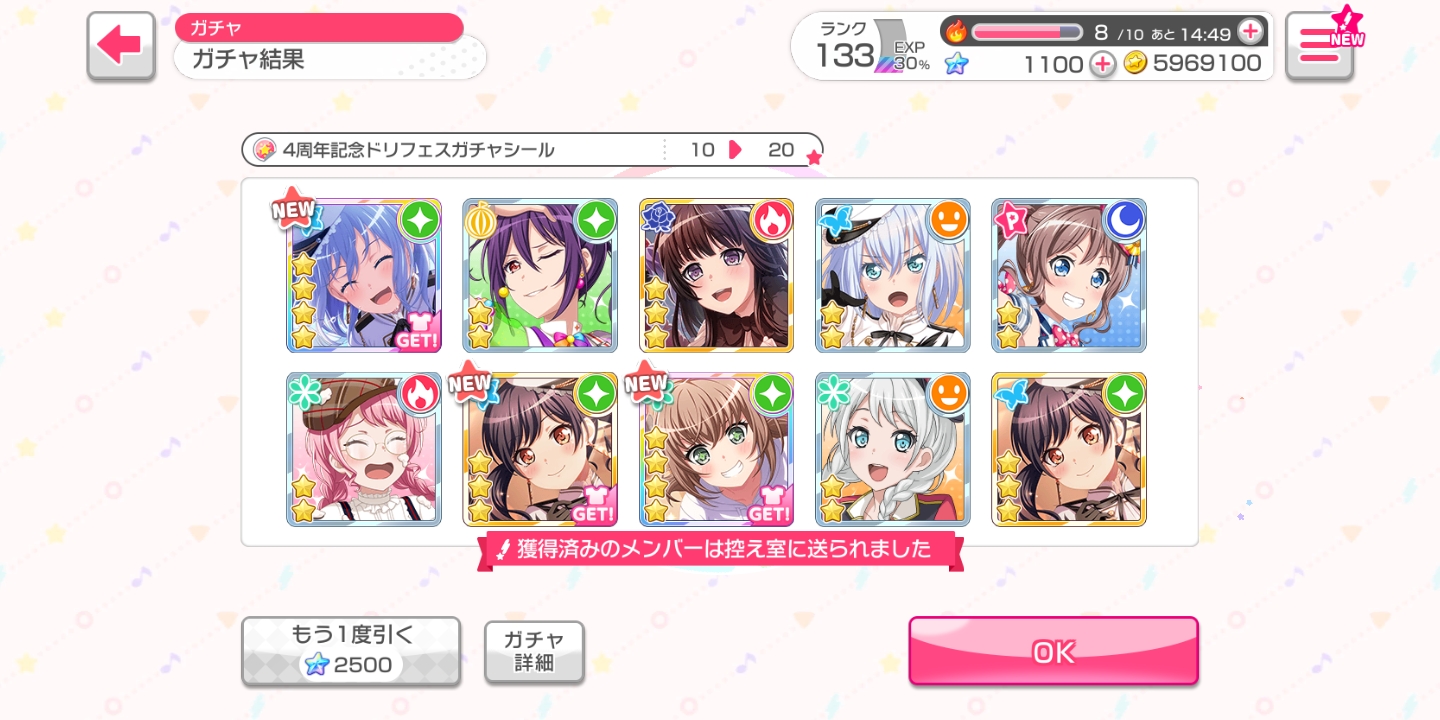This screenshot has height=720, width=1440.
Task: Select the silver-haired girl in captain hat
Action: (892, 276)
